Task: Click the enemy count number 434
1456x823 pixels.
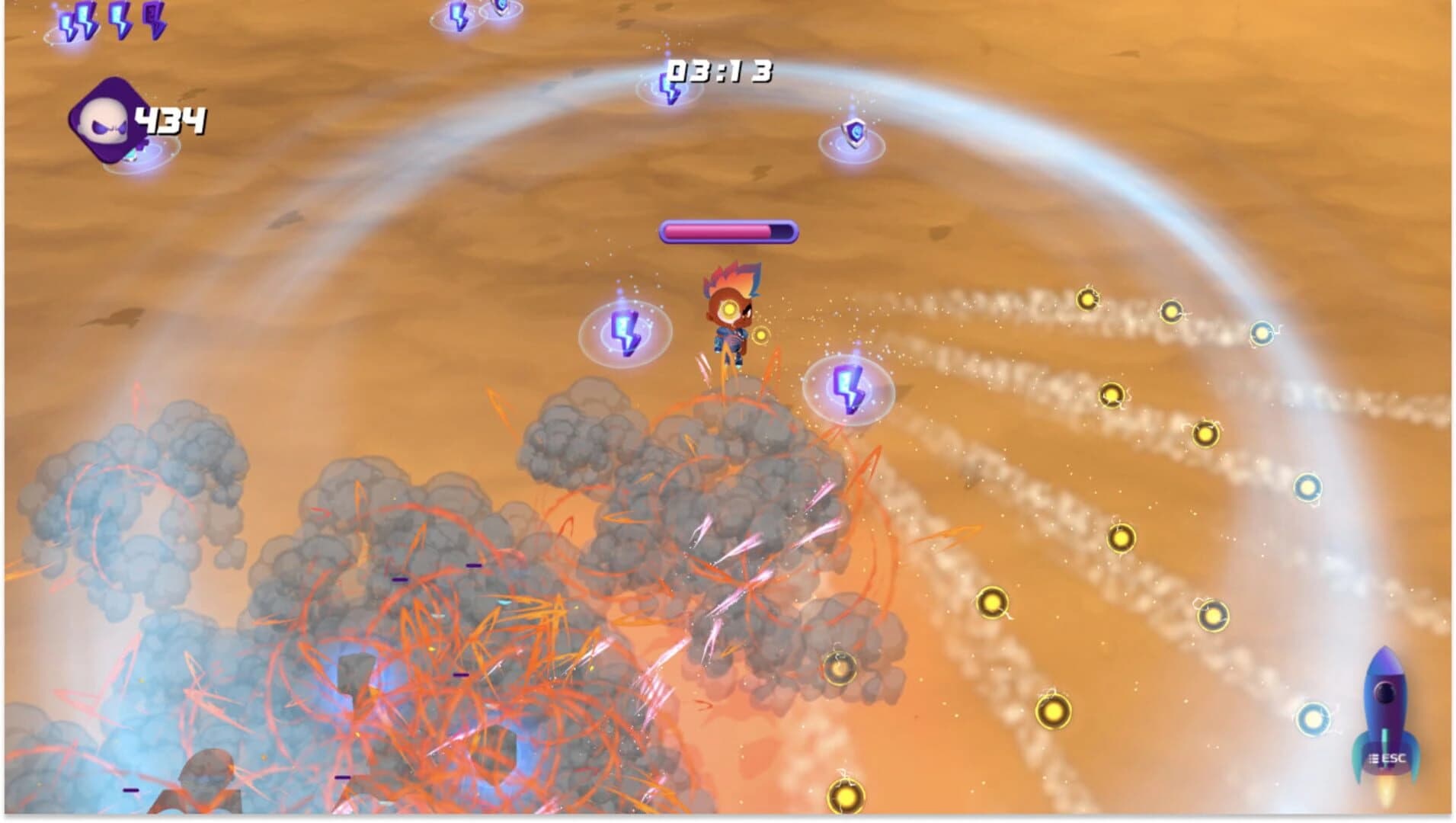Action: click(169, 118)
